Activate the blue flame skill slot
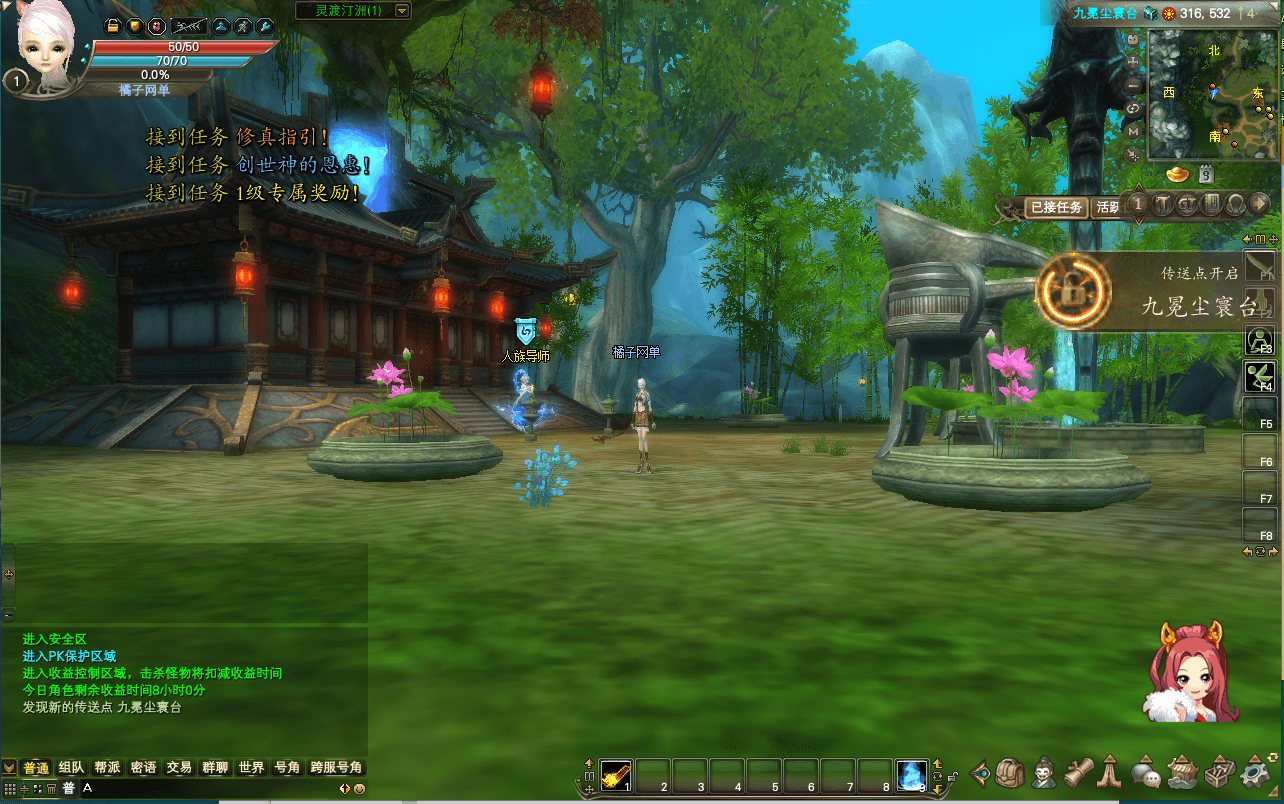 (912, 774)
